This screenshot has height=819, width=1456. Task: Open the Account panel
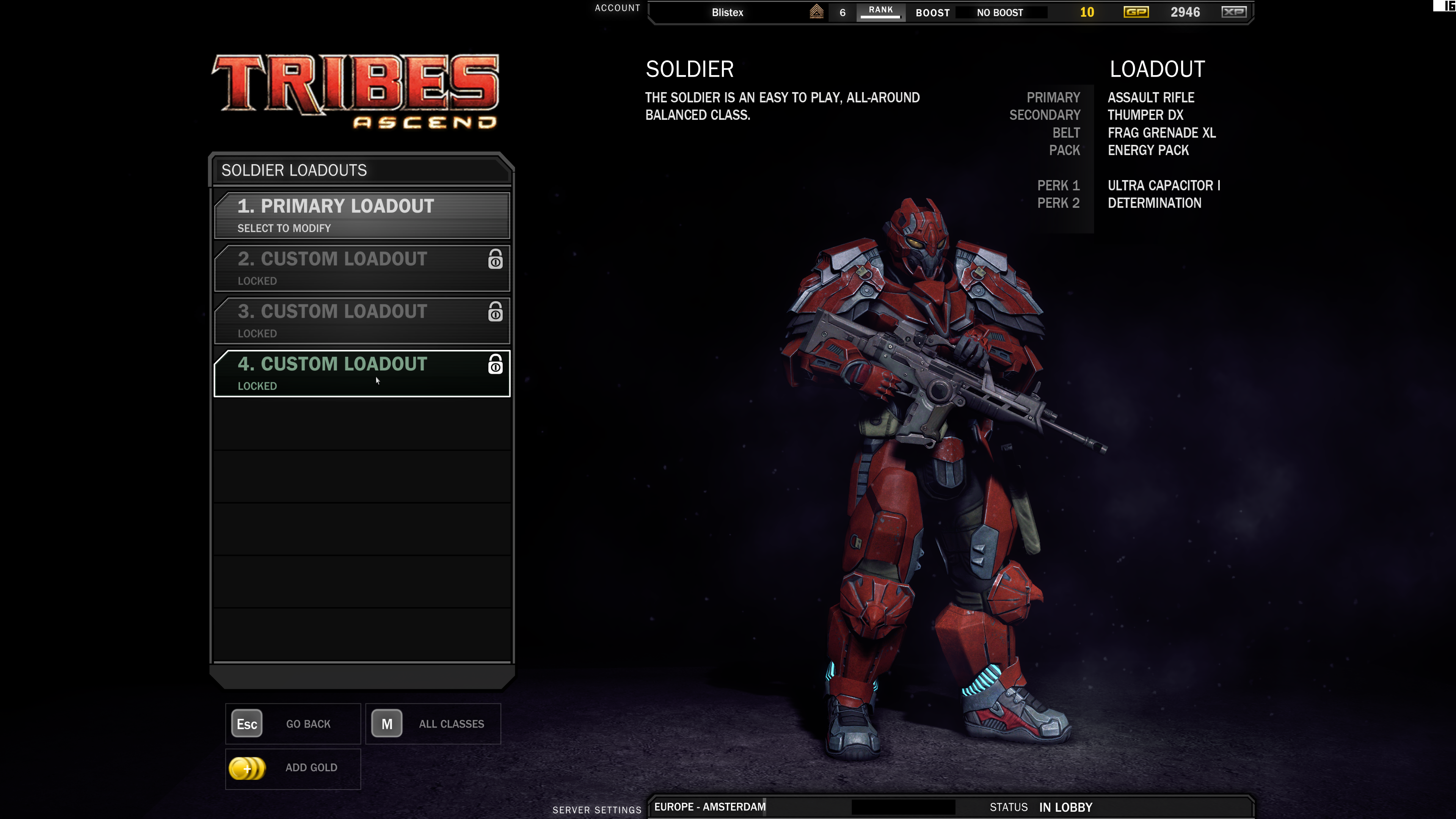click(617, 8)
